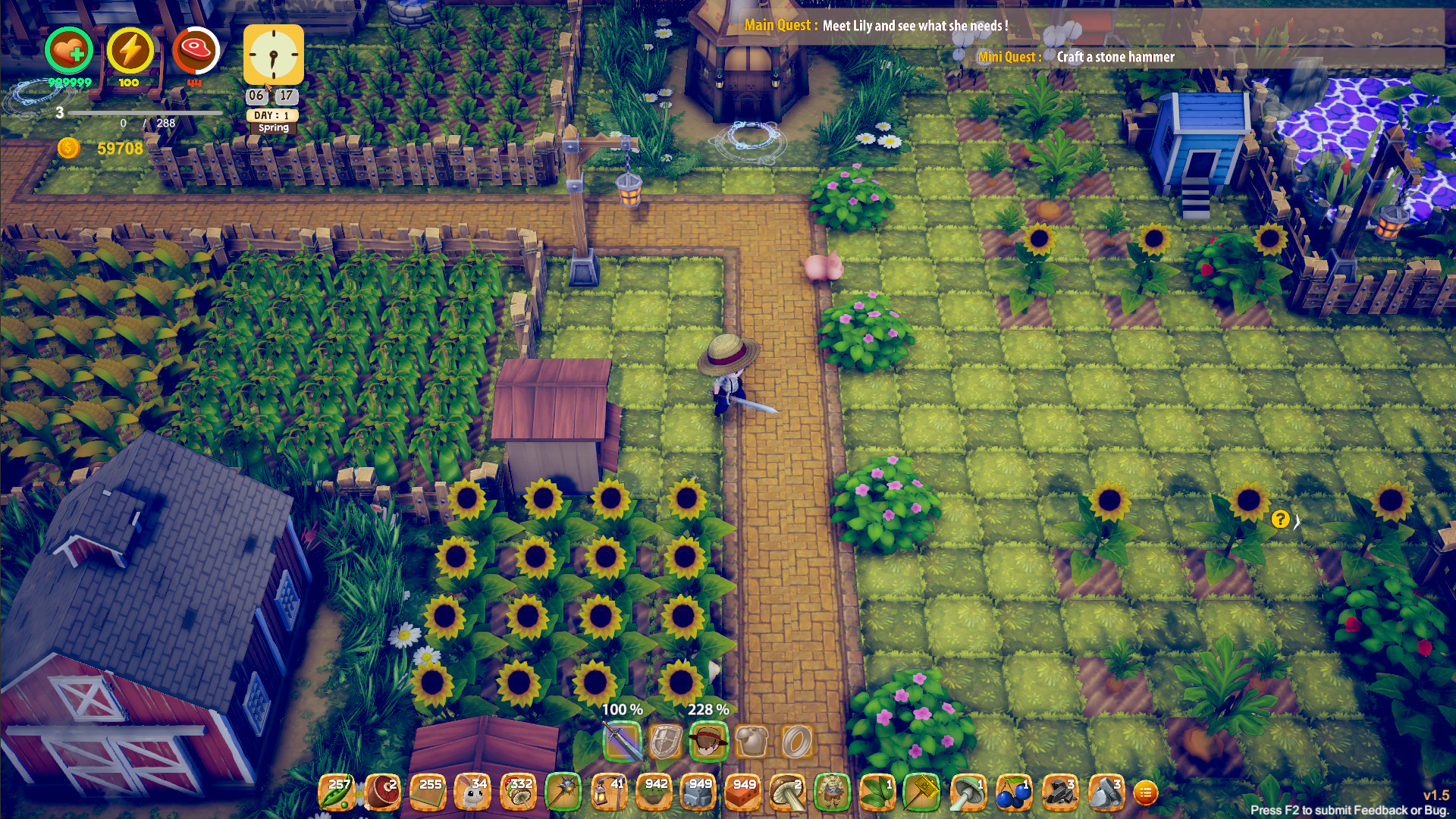Select the golden hammer hotbar item

[x=921, y=792]
